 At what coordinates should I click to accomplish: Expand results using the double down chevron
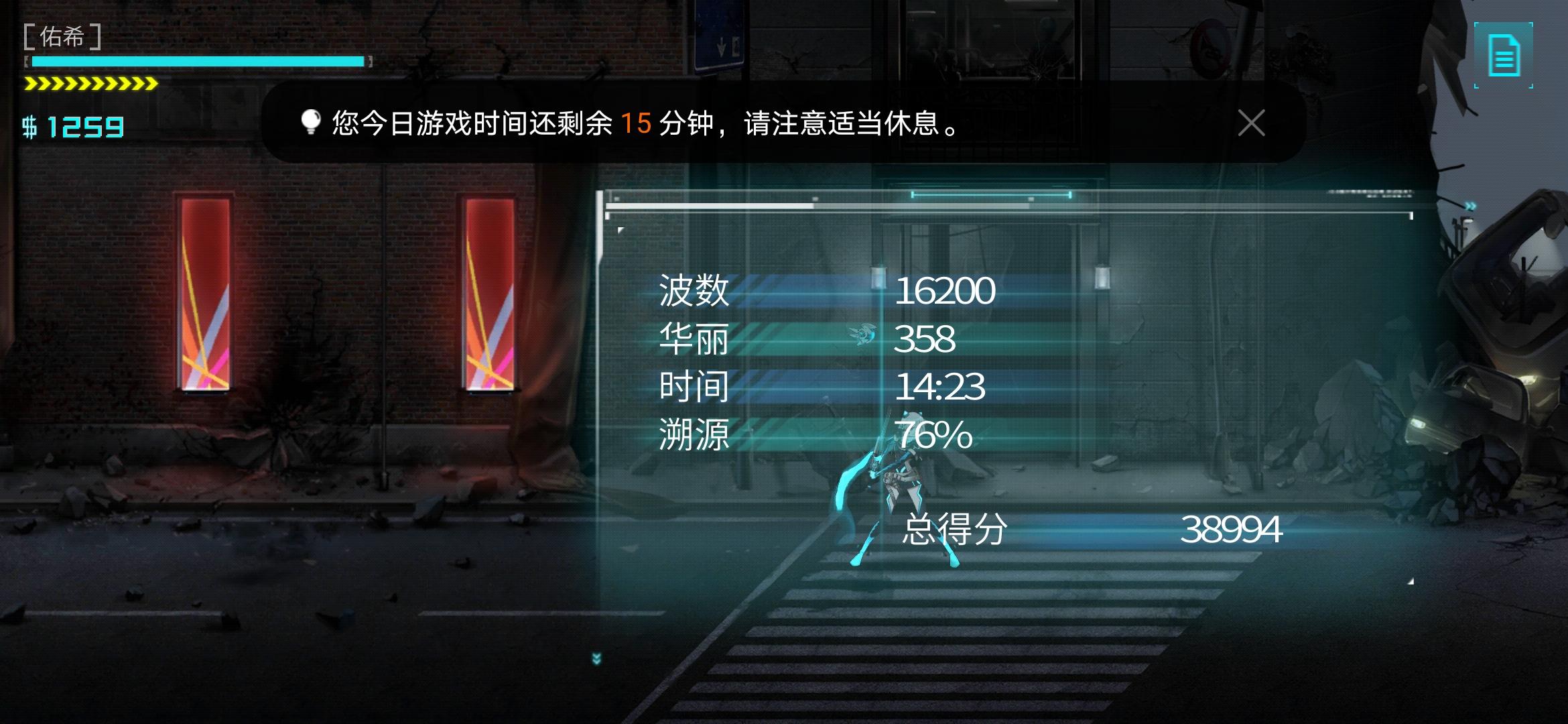click(x=596, y=658)
